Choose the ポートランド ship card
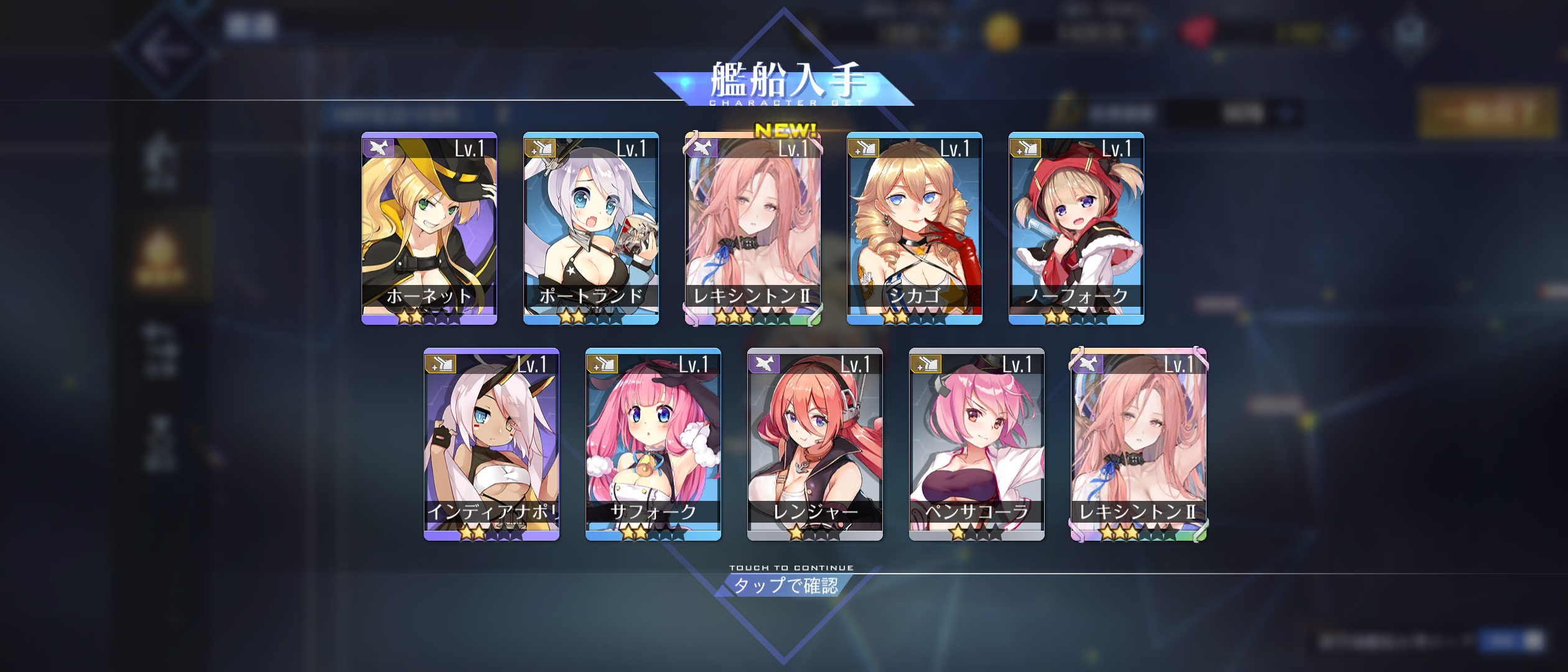Screen dimensions: 1568x672 point(591,228)
